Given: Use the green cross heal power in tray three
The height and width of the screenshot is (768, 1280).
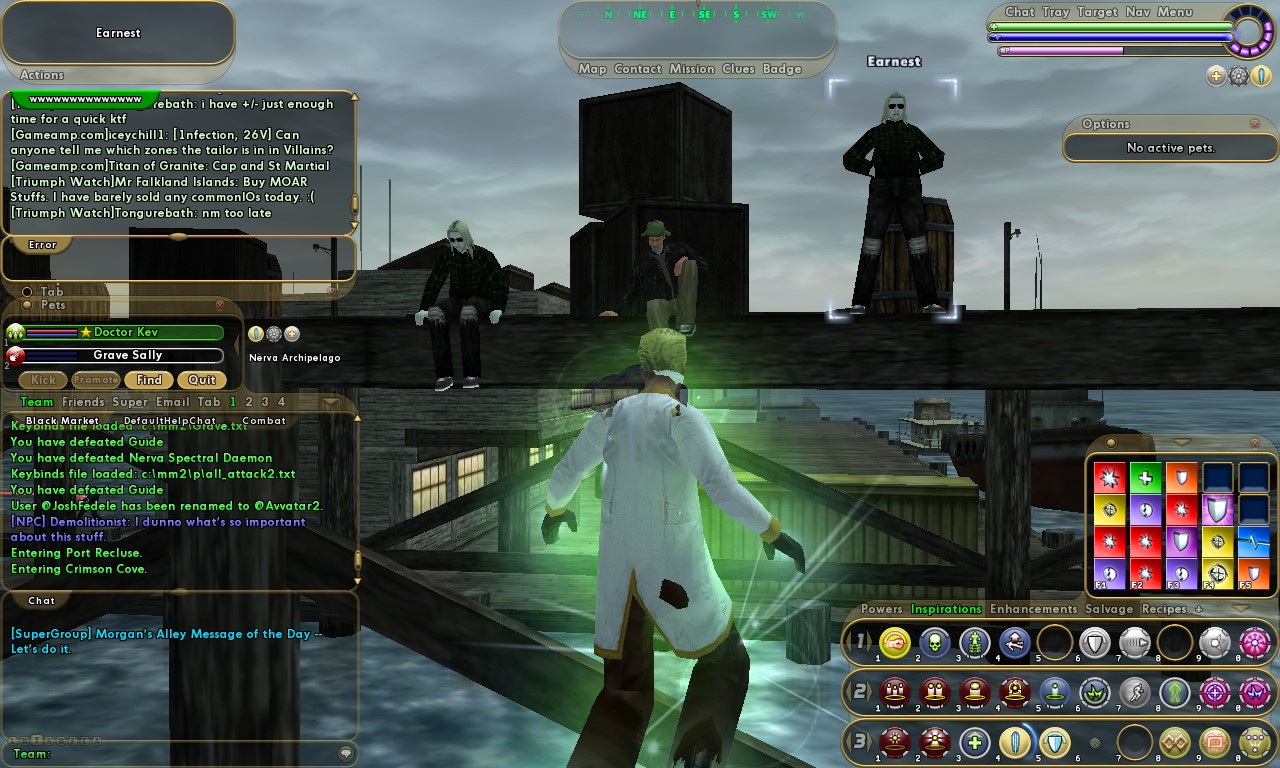Looking at the screenshot, I should click(975, 742).
